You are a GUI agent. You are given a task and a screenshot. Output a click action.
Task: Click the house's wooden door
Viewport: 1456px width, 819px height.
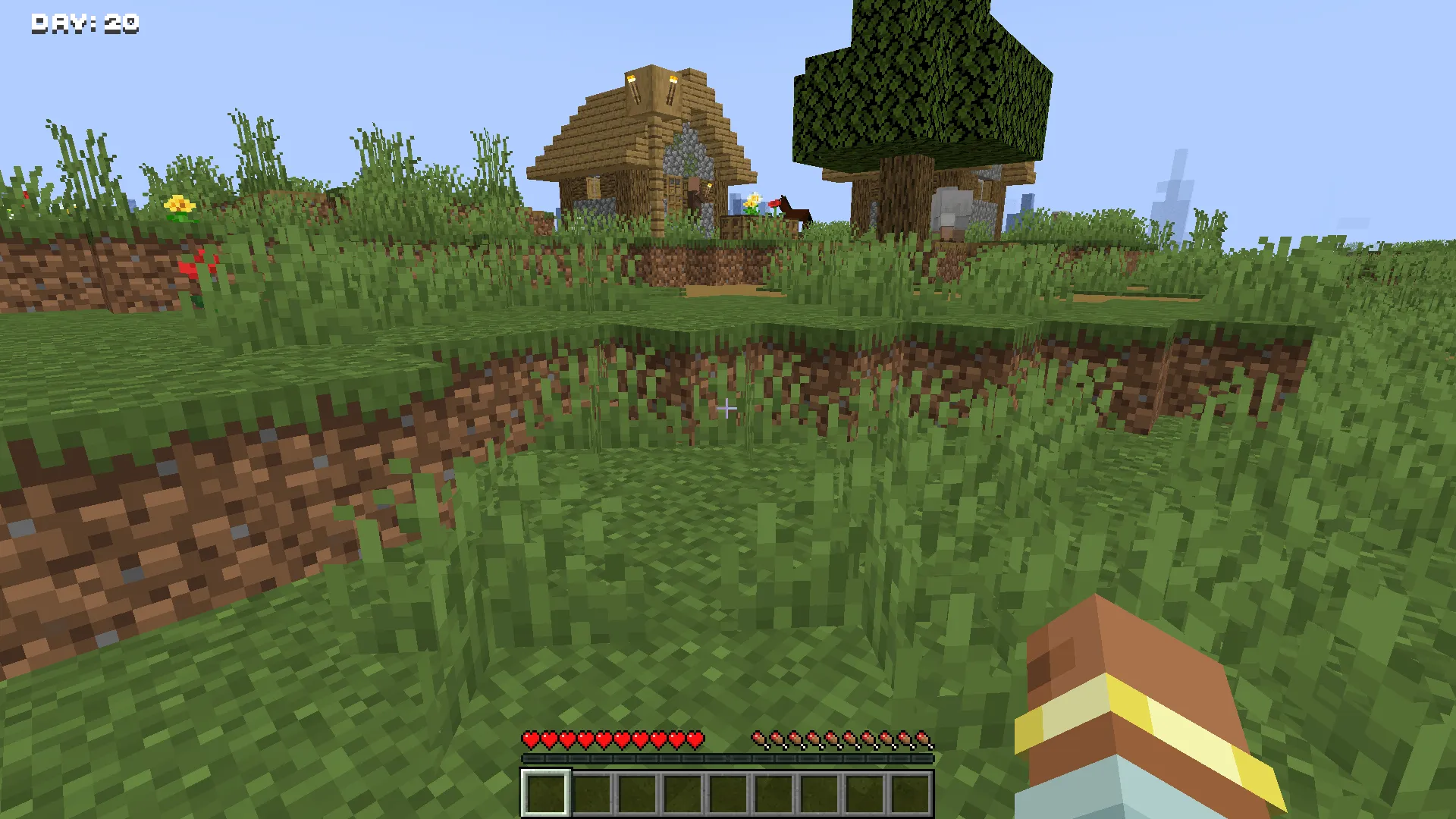675,196
